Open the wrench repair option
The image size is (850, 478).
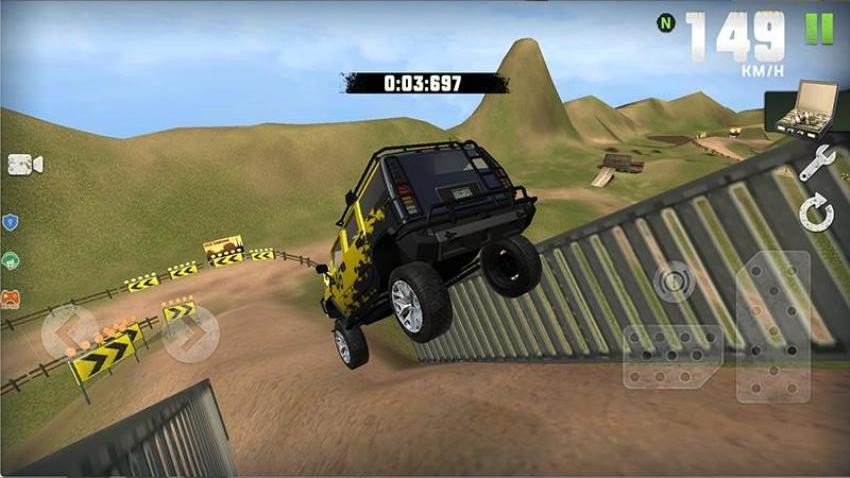pos(816,162)
